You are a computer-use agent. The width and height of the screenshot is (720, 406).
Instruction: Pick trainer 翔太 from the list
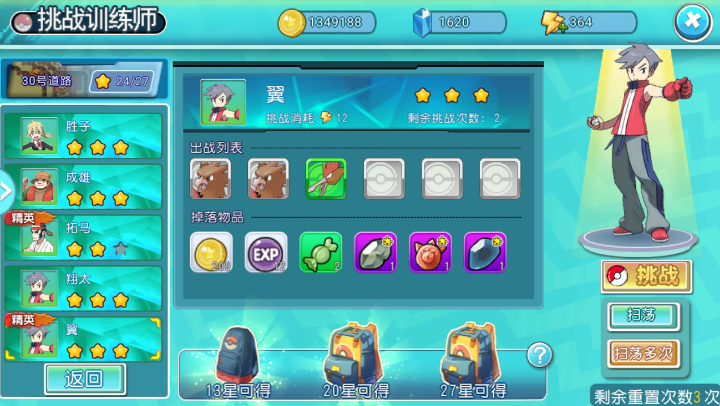click(90, 288)
